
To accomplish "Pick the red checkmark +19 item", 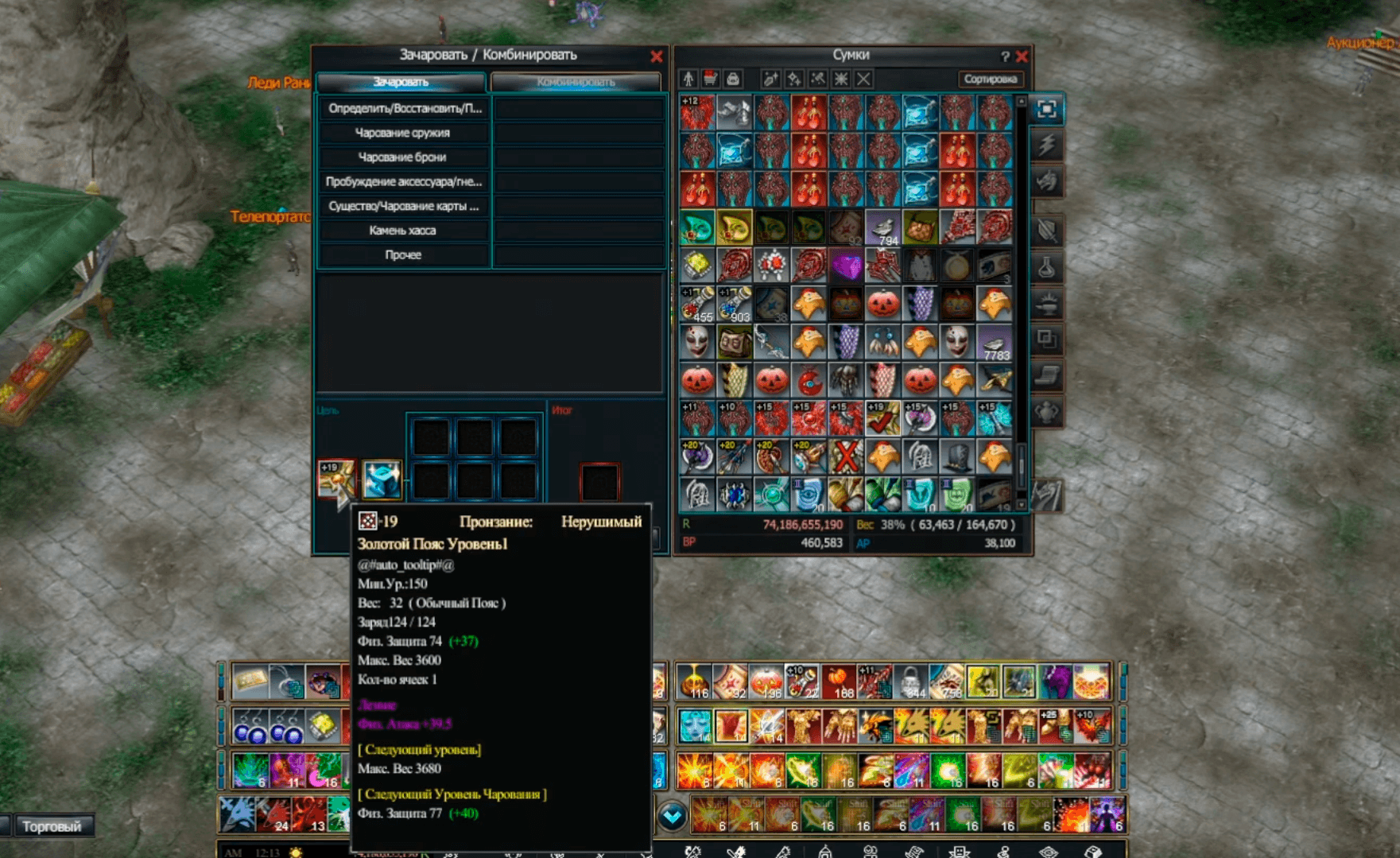I will [x=882, y=418].
